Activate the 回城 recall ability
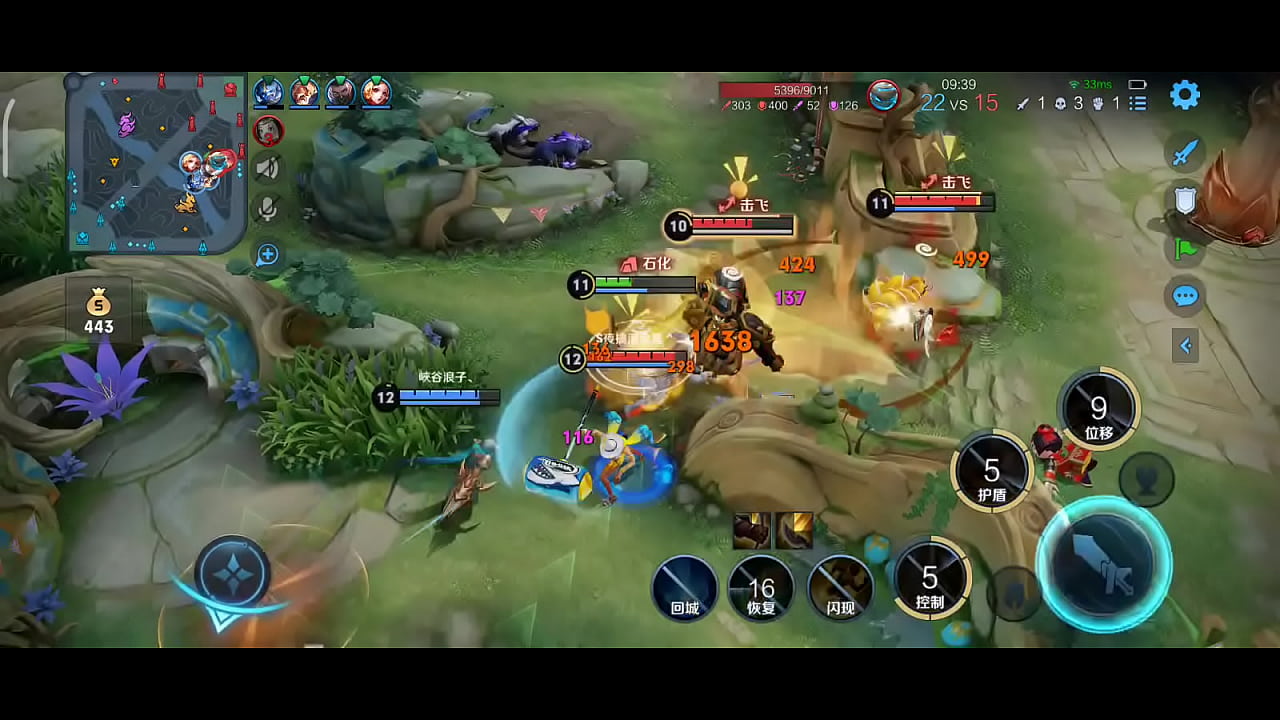 tap(685, 588)
